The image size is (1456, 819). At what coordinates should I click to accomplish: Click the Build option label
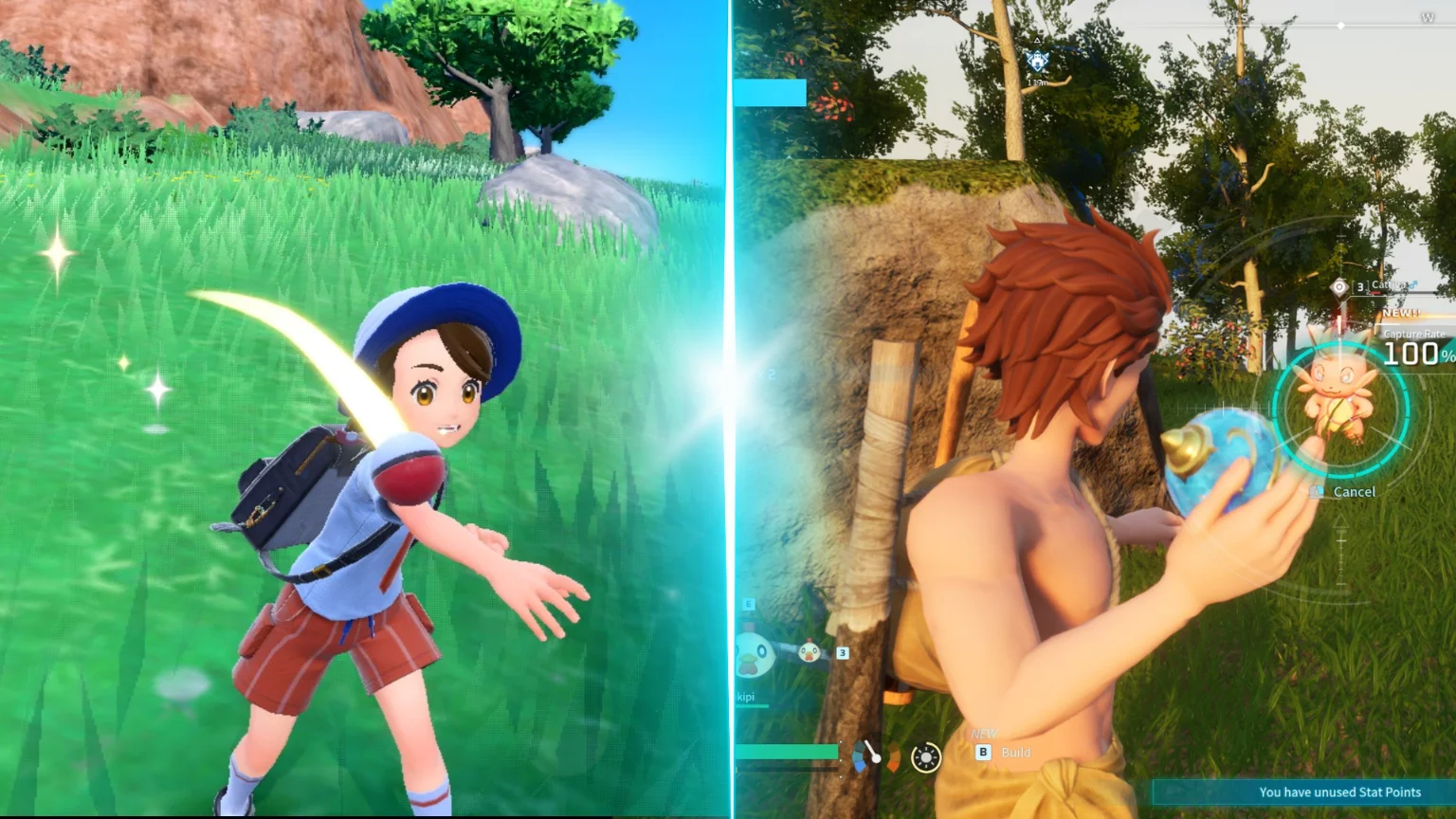pos(1014,752)
